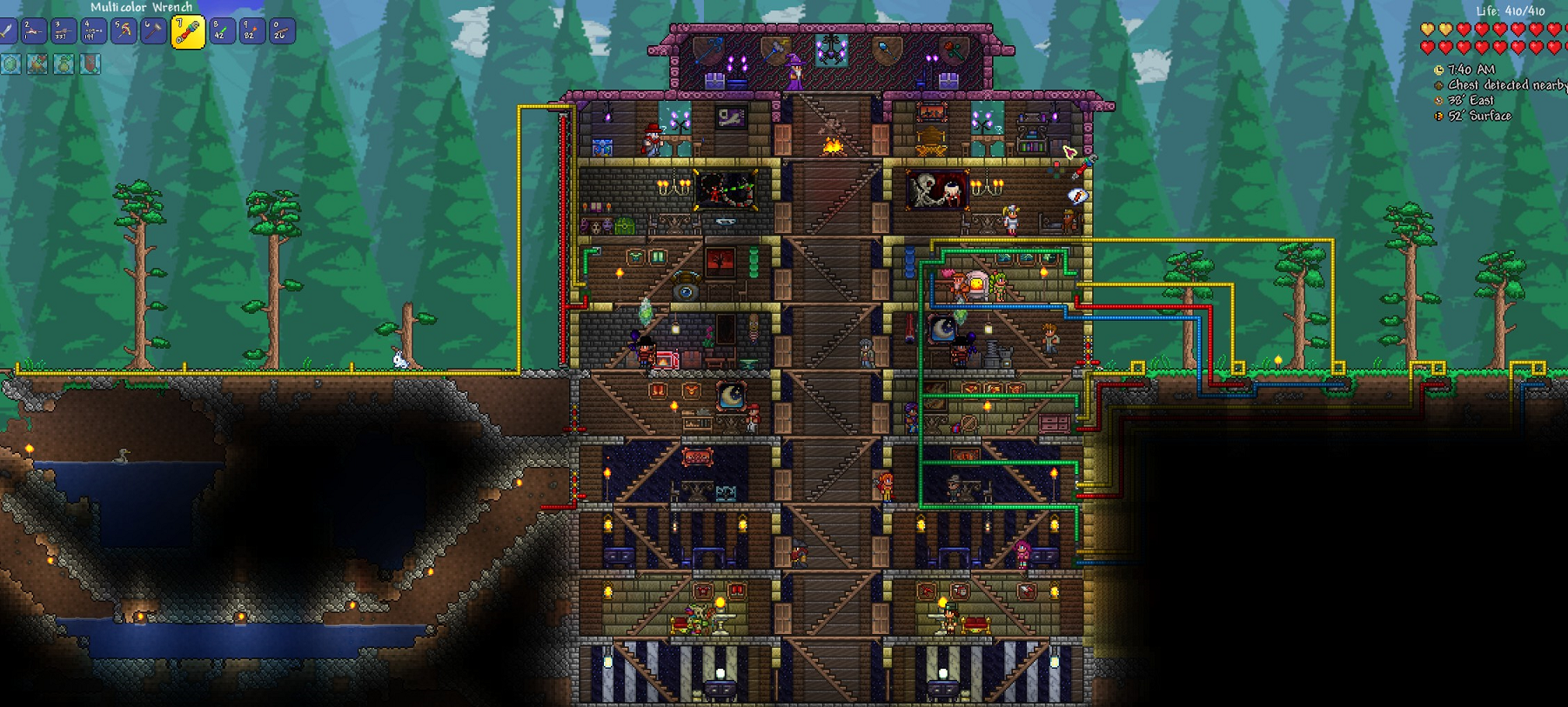This screenshot has height=707, width=1568.
Task: Click the red banner buff icon
Action: 90,63
